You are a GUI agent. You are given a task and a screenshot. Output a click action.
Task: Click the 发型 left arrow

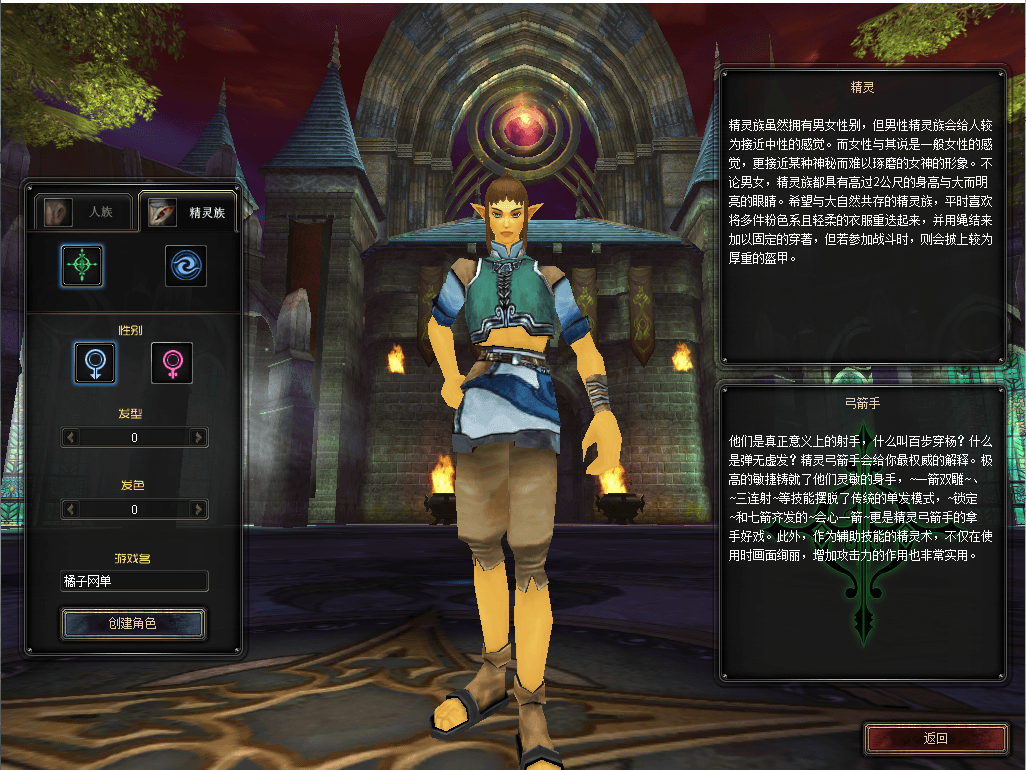[x=70, y=437]
